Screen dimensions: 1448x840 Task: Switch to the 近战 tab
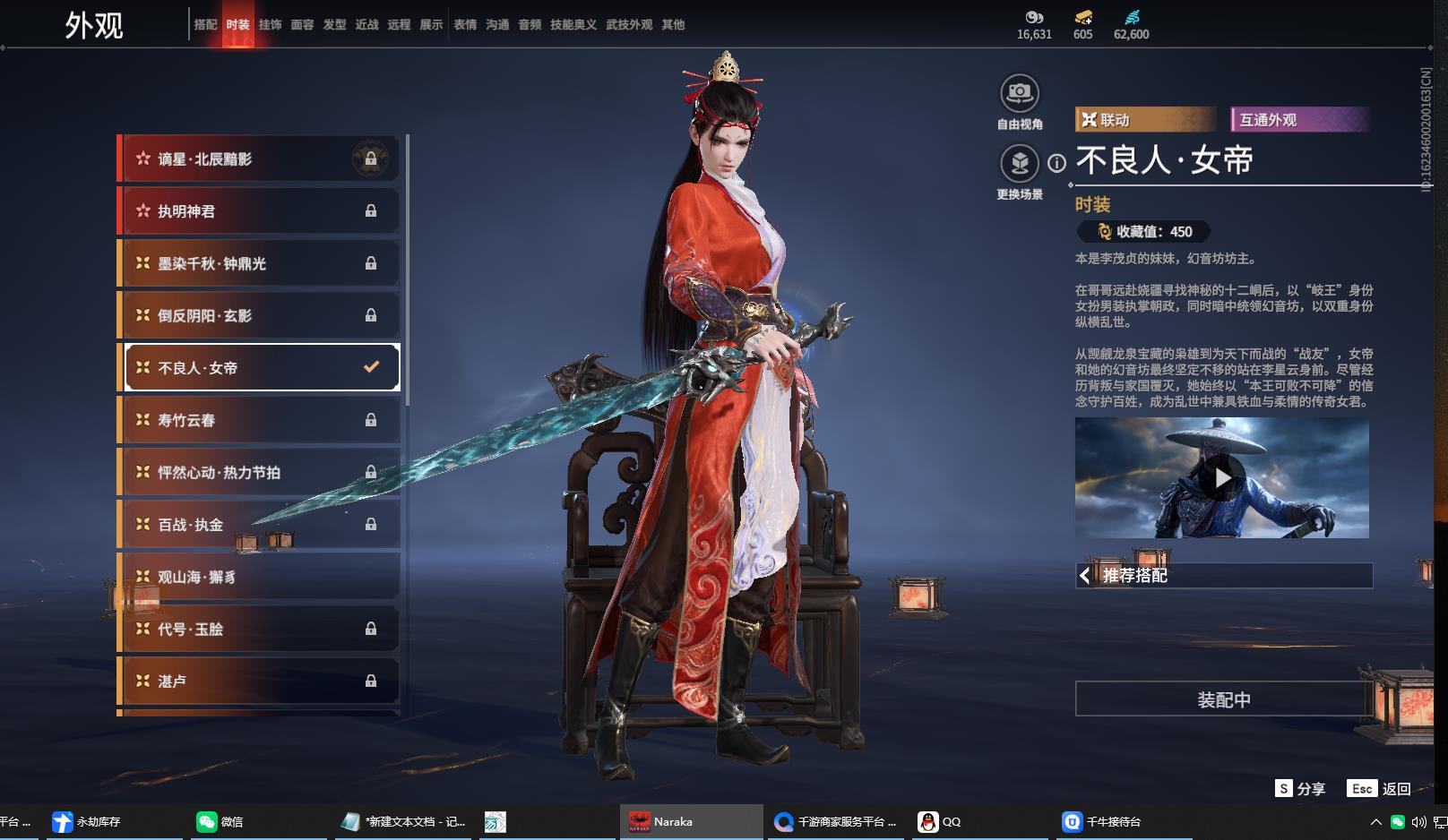click(x=366, y=25)
